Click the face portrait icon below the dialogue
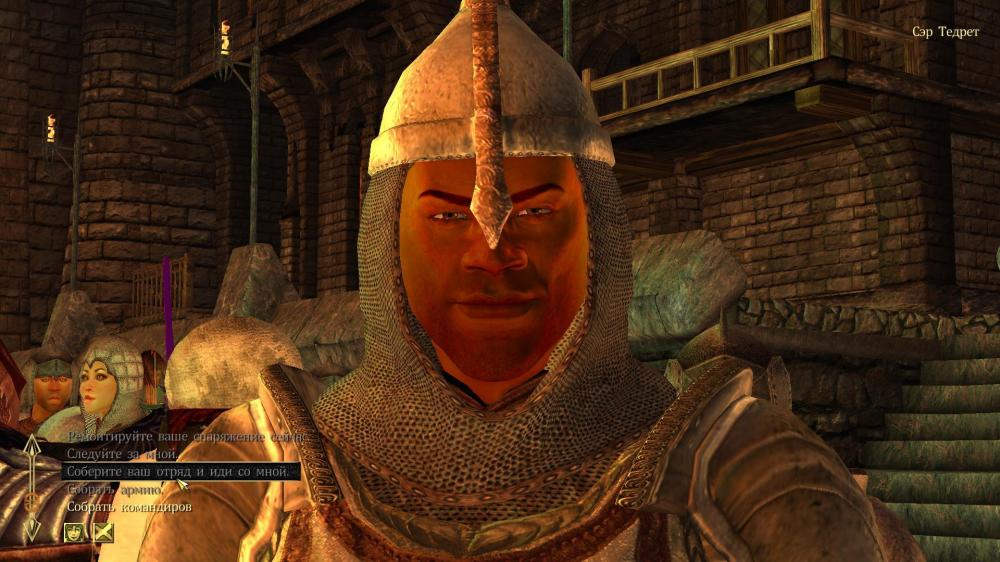 tap(74, 532)
